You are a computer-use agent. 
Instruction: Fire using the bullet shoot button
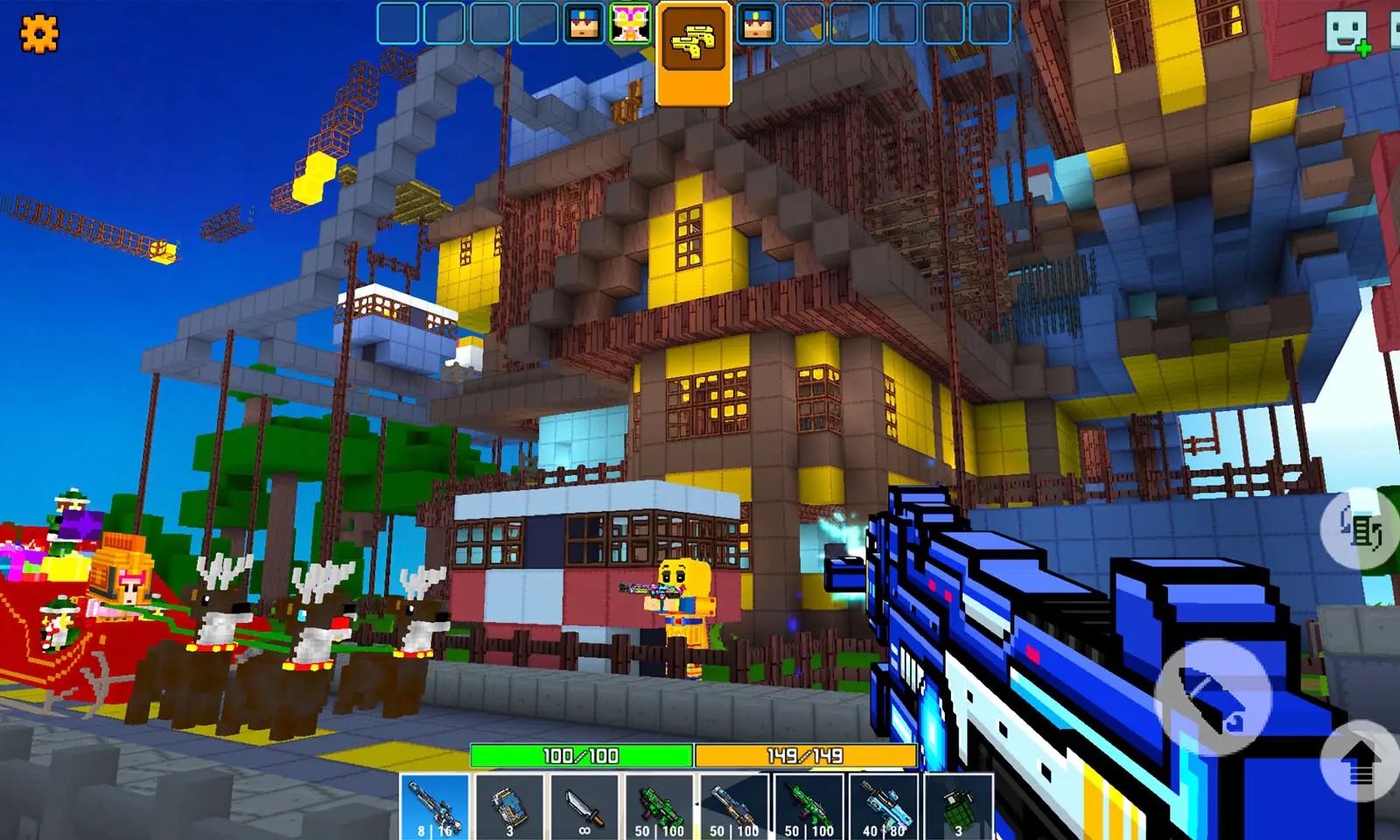click(1212, 696)
